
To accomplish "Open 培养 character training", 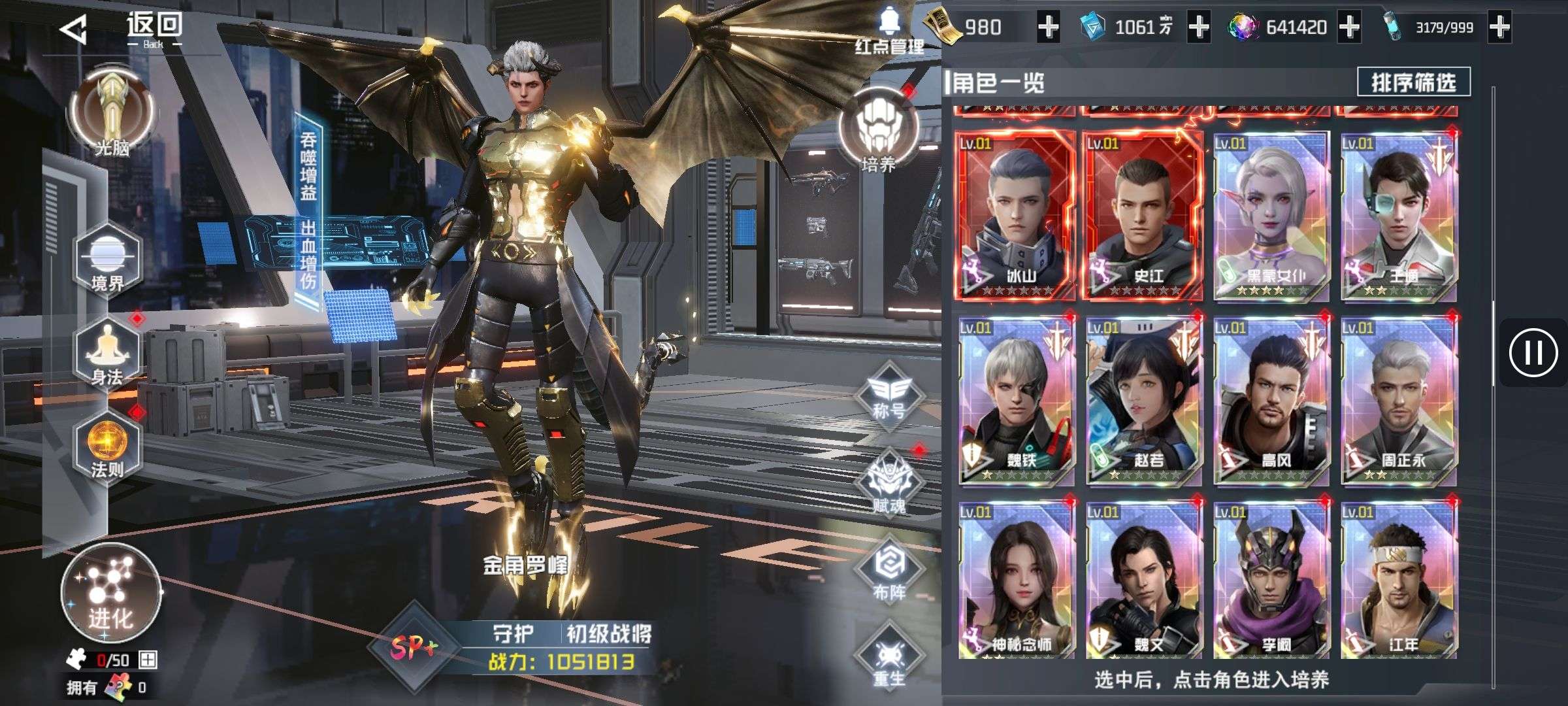I will (x=878, y=134).
